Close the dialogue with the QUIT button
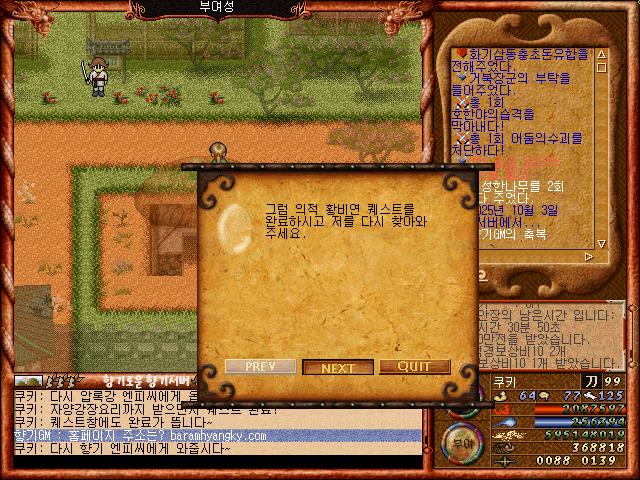Screen dimensions: 640x480 point(415,367)
